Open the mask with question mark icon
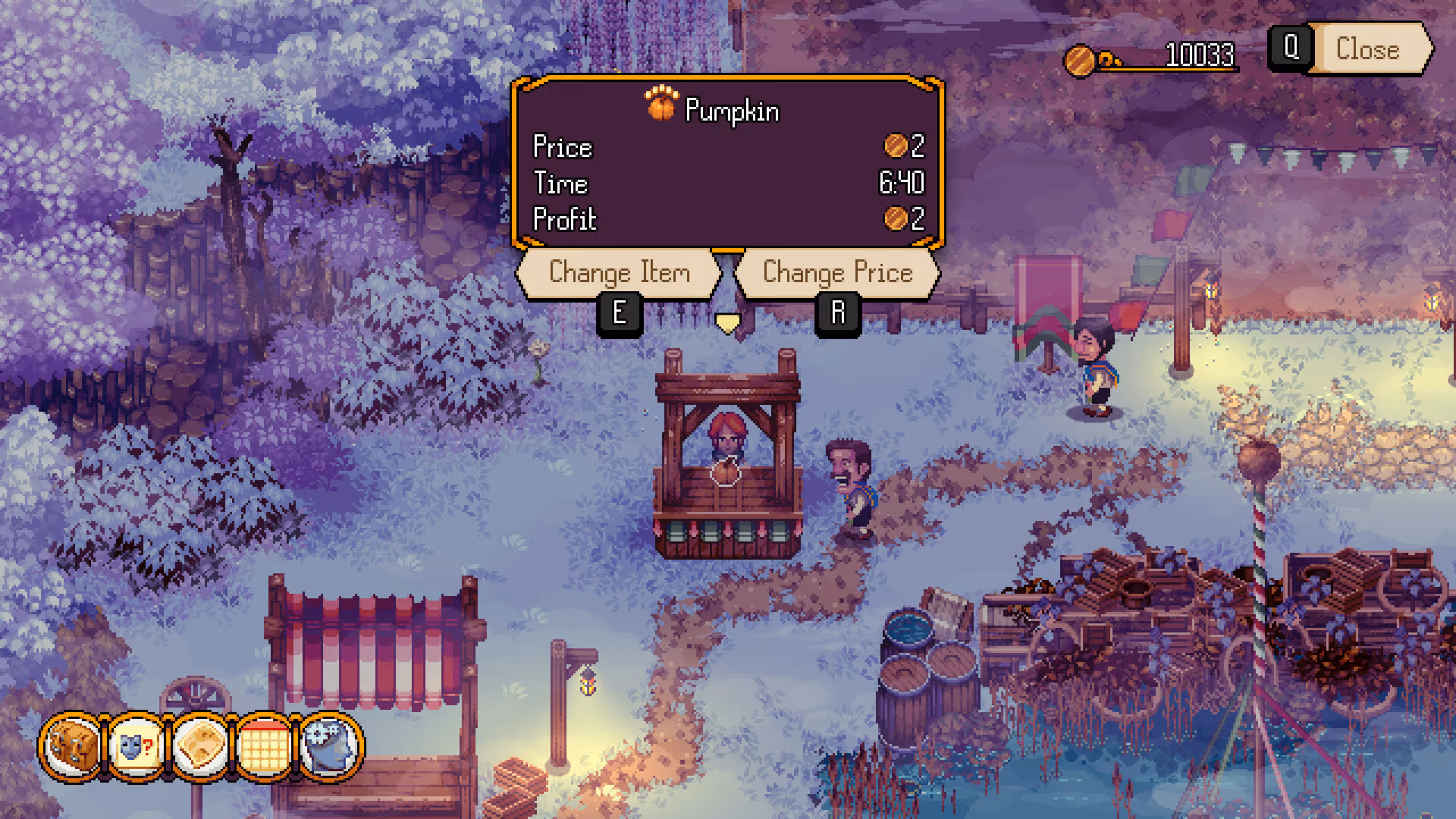 click(136, 746)
